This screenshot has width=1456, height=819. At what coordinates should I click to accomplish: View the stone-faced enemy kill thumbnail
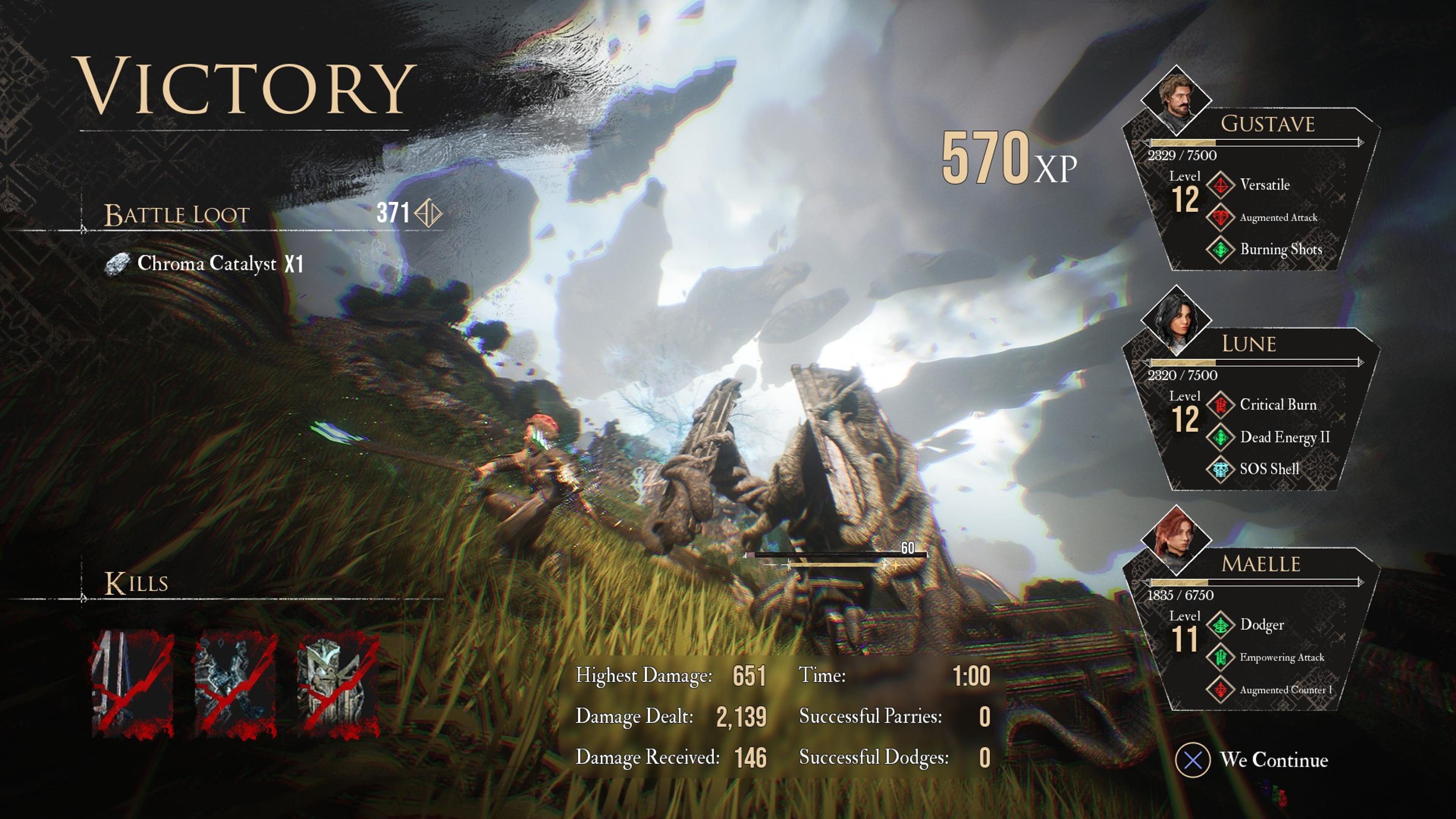pyautogui.click(x=338, y=683)
